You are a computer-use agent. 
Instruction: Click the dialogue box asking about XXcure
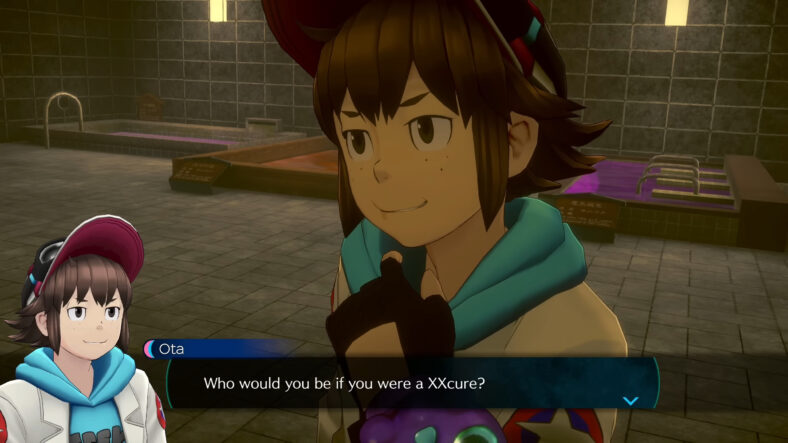pos(410,383)
